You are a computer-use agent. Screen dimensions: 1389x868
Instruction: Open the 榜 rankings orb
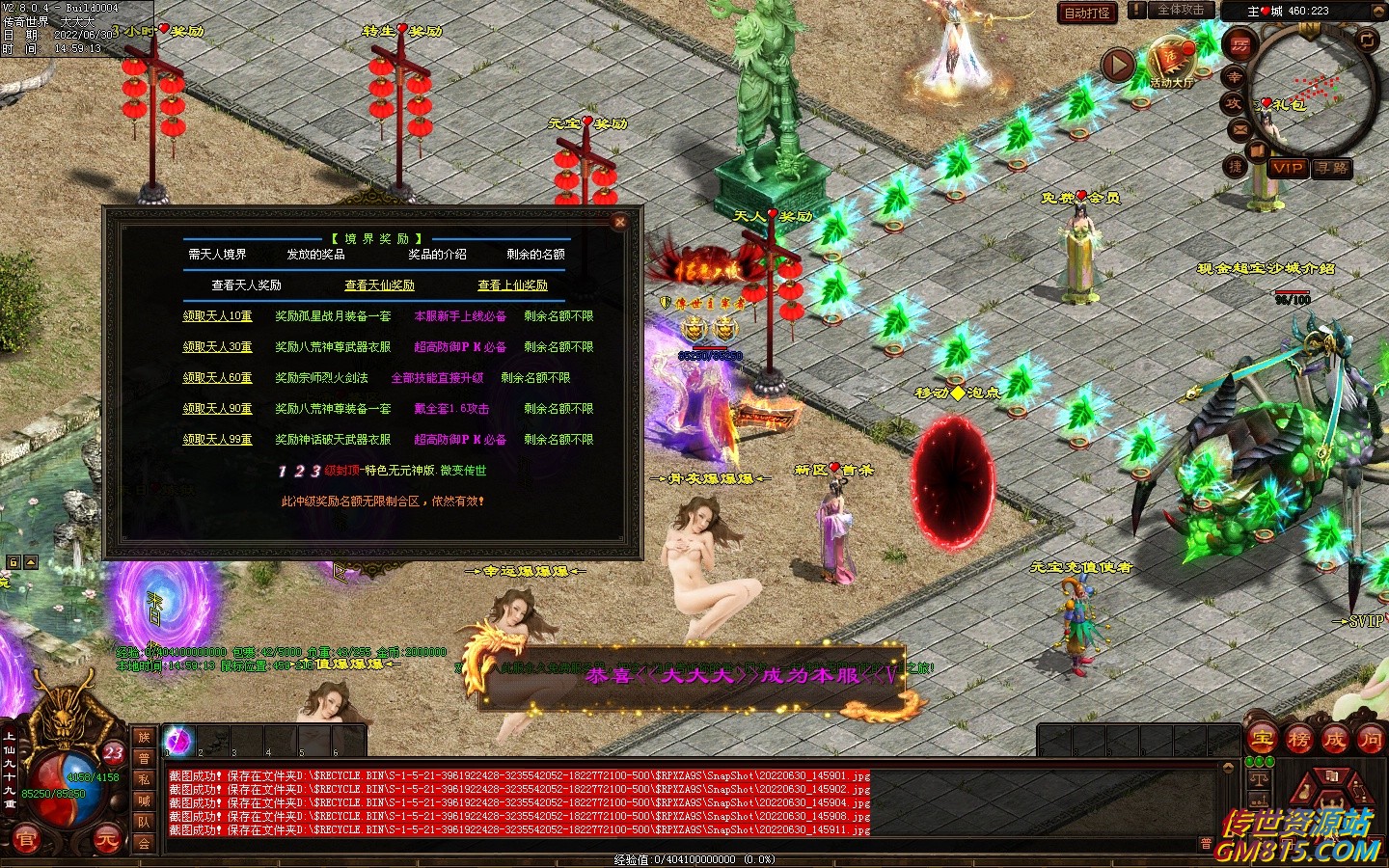(x=1298, y=740)
